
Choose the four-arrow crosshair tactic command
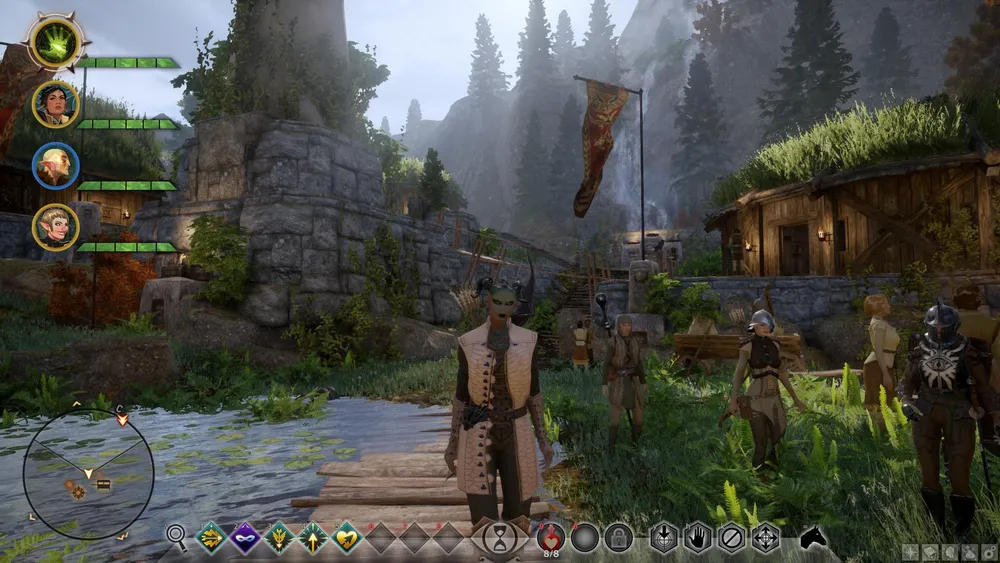766,538
